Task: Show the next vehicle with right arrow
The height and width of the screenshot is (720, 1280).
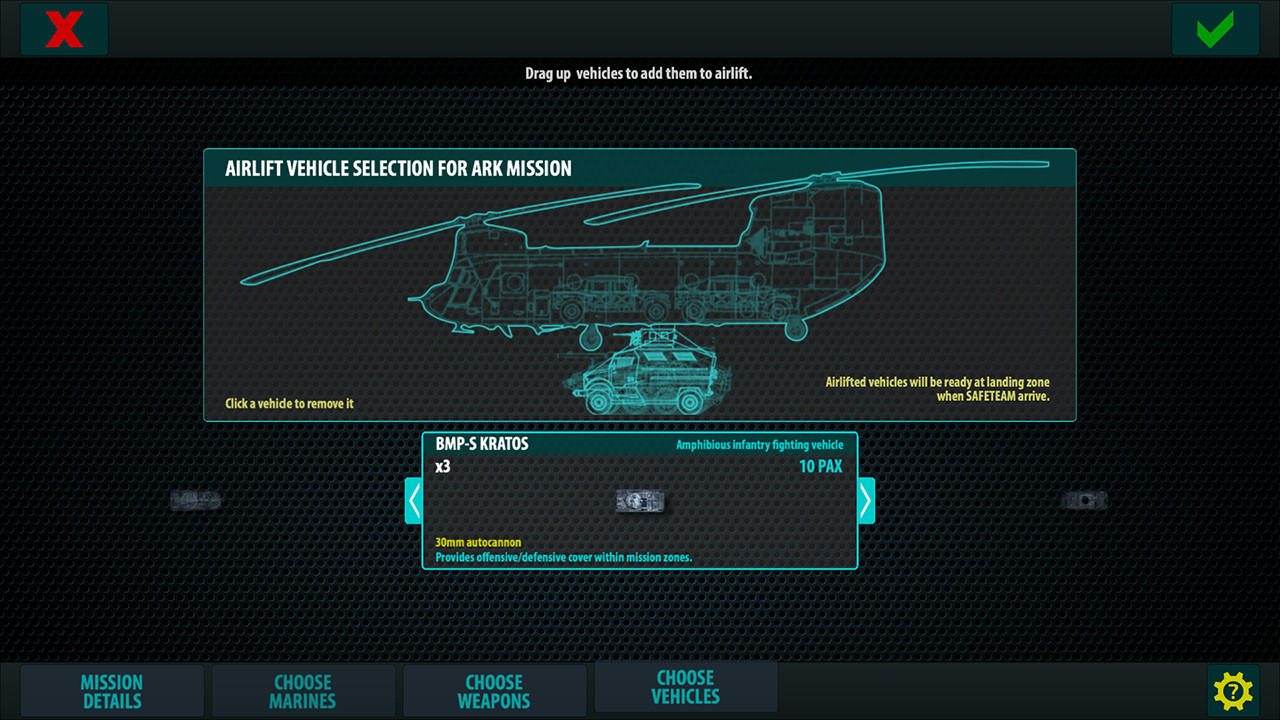Action: click(x=866, y=500)
